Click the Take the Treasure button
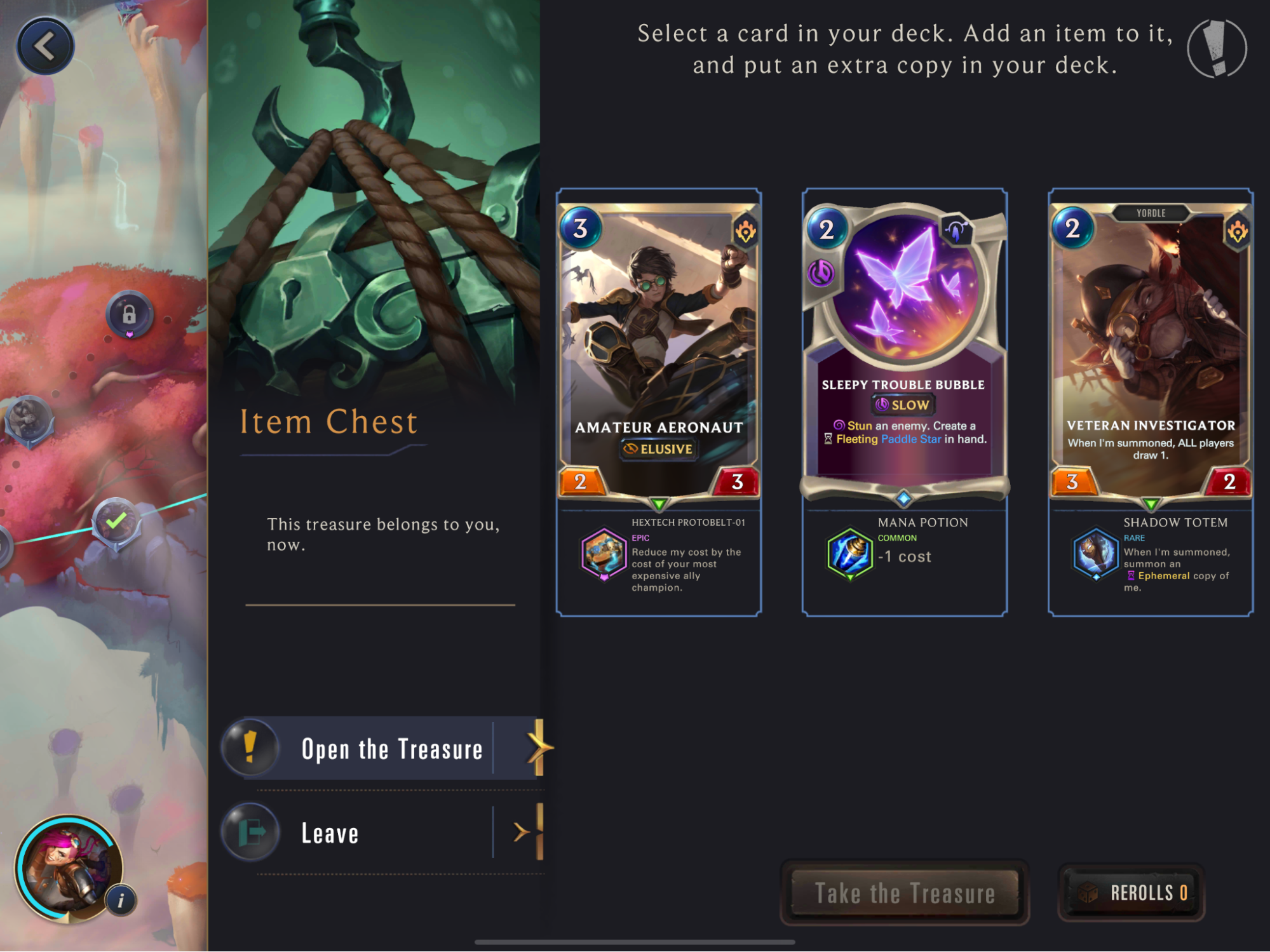The height and width of the screenshot is (952, 1270). coord(904,893)
